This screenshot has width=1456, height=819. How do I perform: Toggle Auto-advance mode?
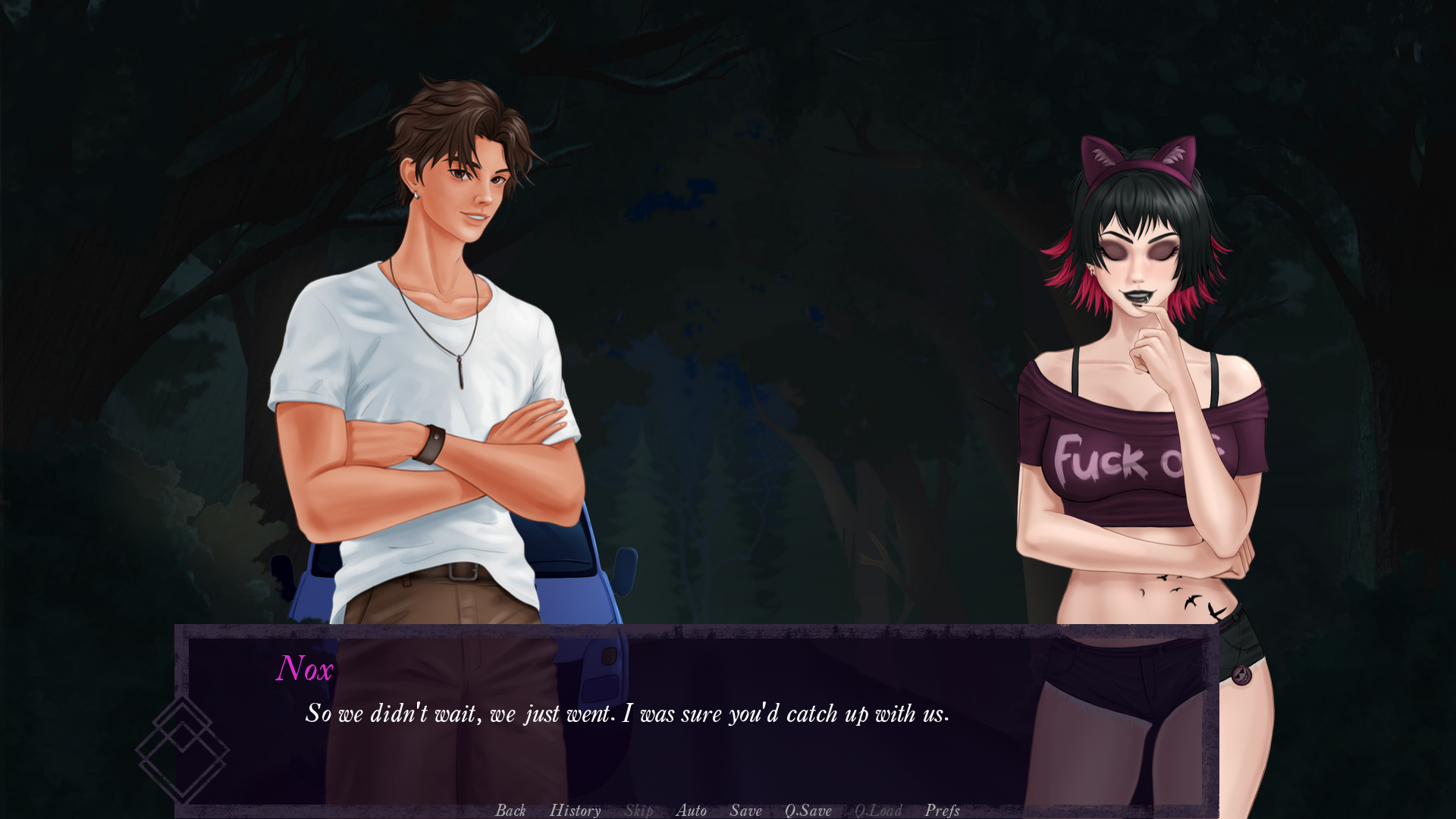coord(692,811)
